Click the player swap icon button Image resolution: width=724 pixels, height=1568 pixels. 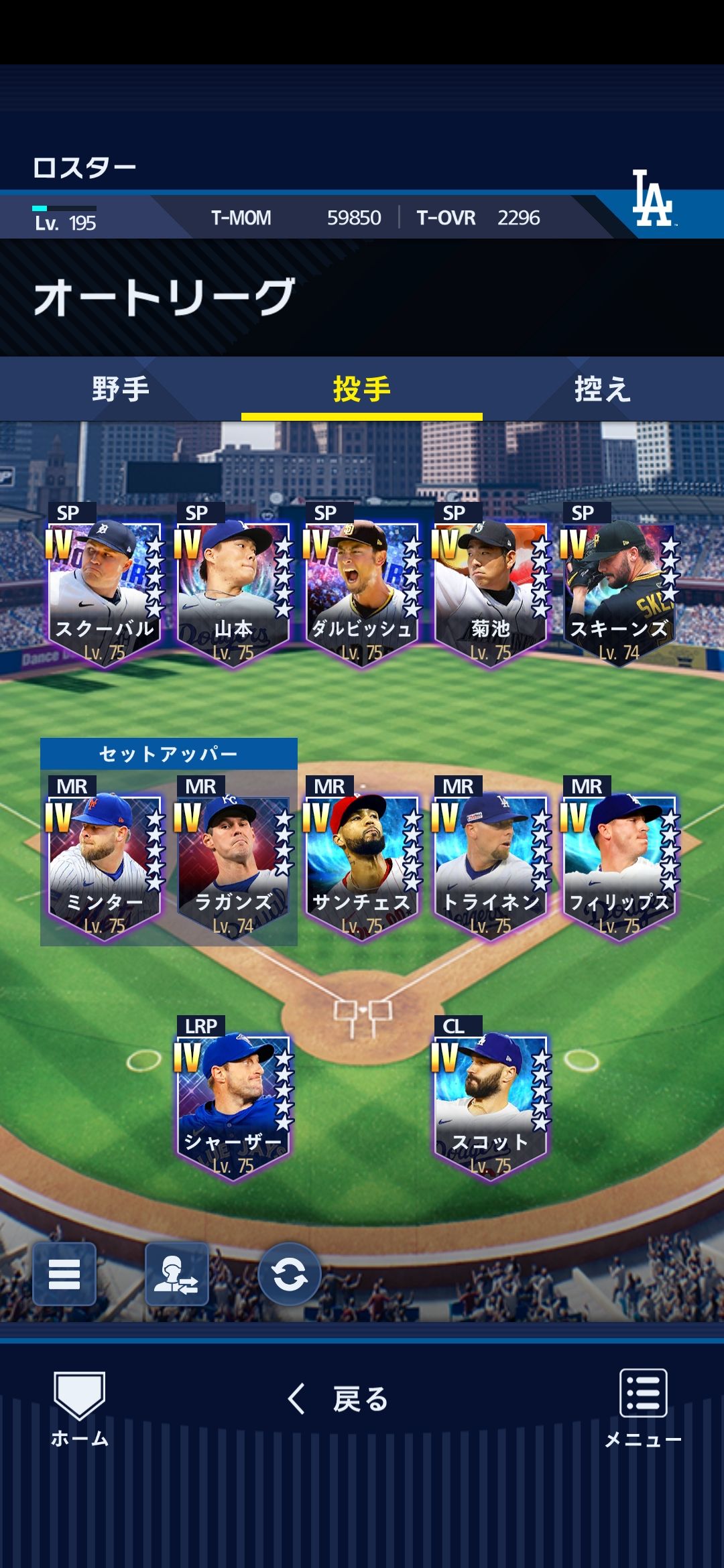tap(177, 1274)
